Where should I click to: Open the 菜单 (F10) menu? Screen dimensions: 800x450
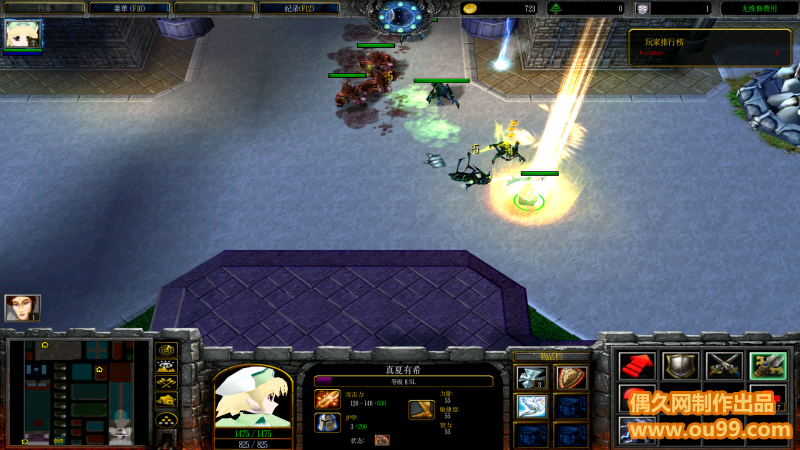pyautogui.click(x=128, y=8)
